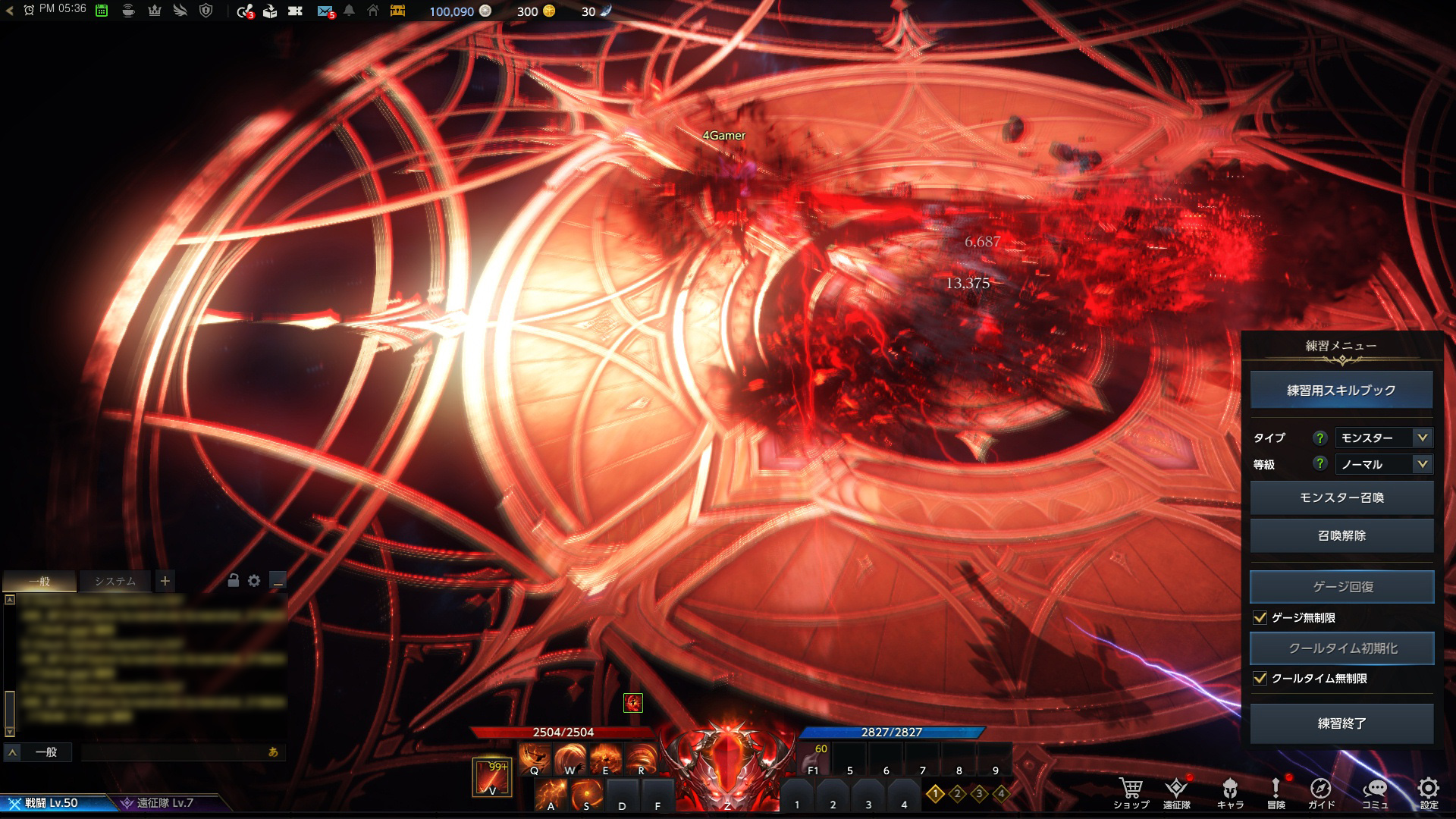This screenshot has height=819, width=1456.
Task: Switch to the システム chat tab
Action: (115, 582)
